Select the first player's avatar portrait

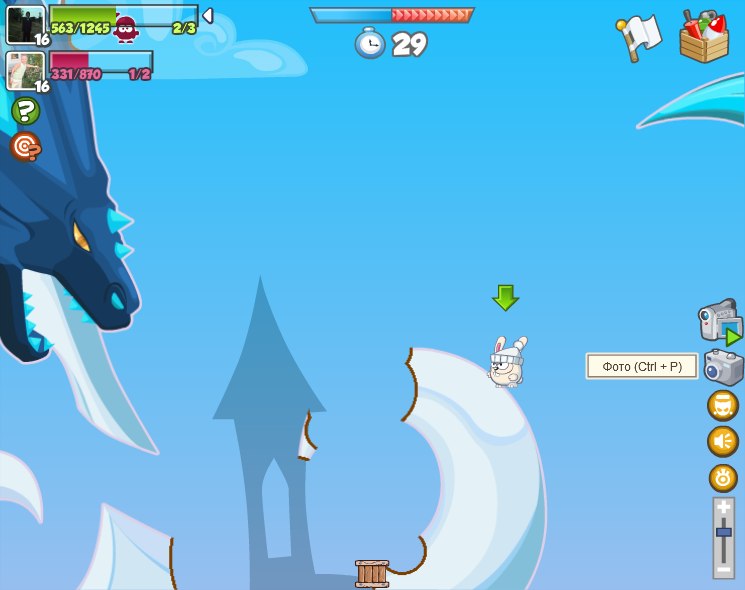(x=26, y=25)
